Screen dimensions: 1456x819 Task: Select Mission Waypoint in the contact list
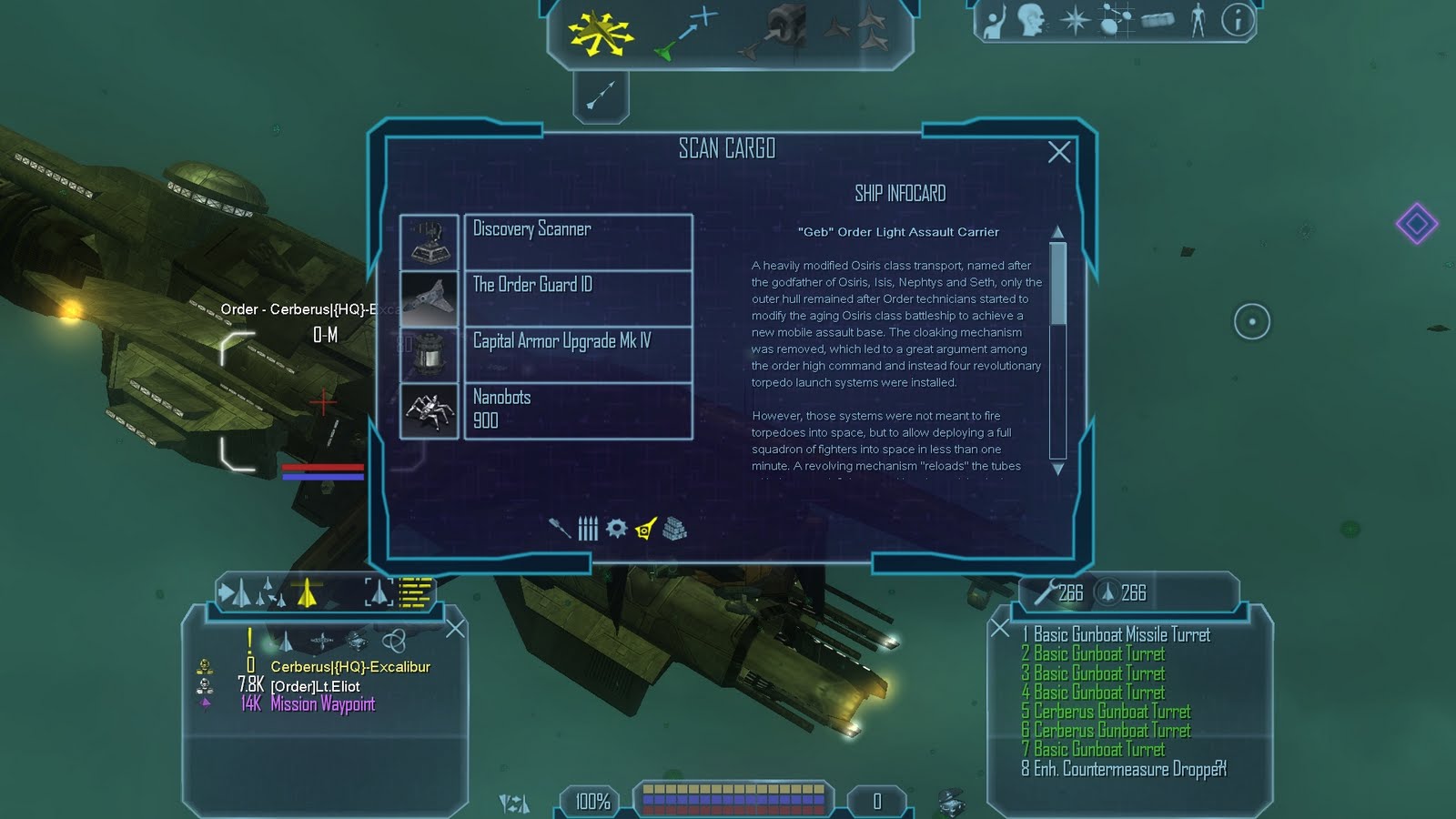pos(322,704)
